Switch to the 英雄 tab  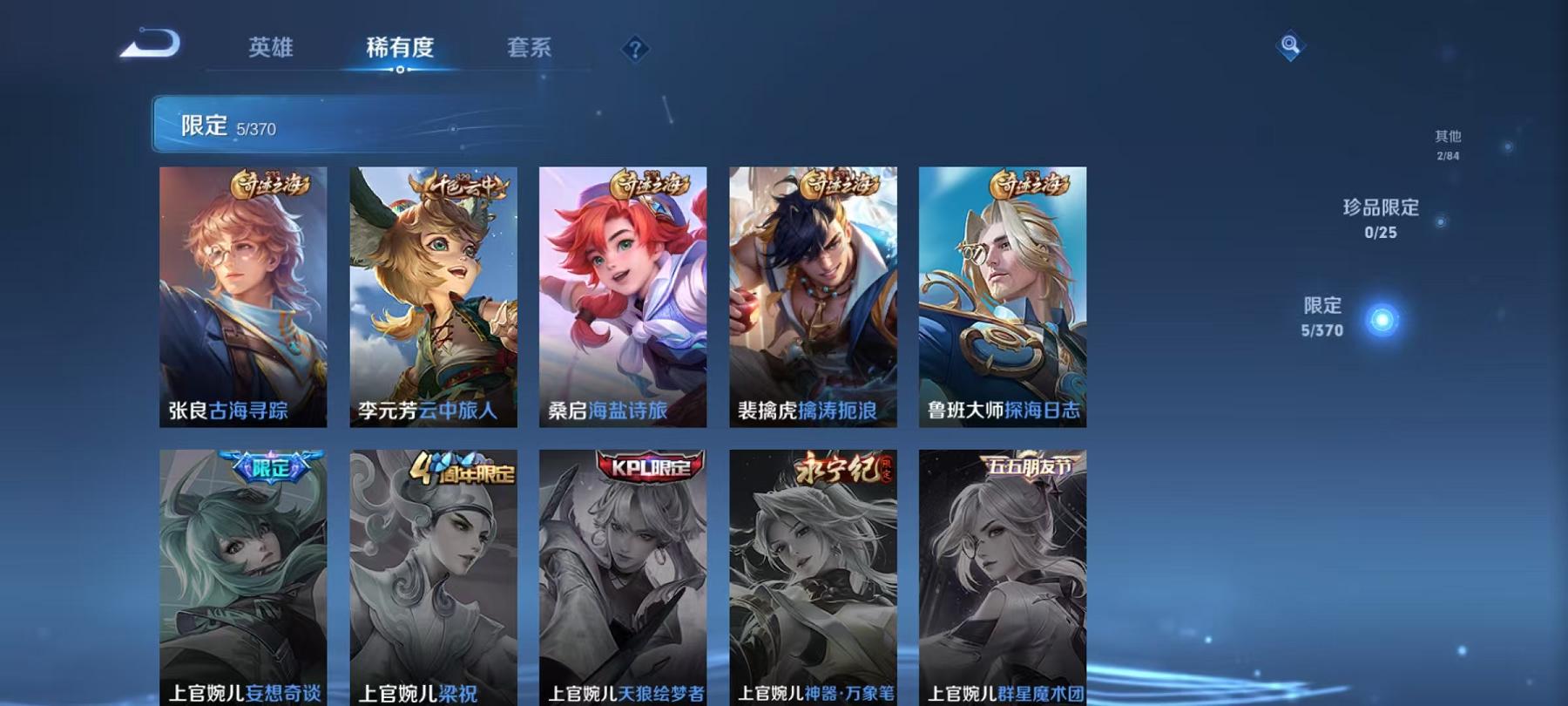tap(270, 50)
